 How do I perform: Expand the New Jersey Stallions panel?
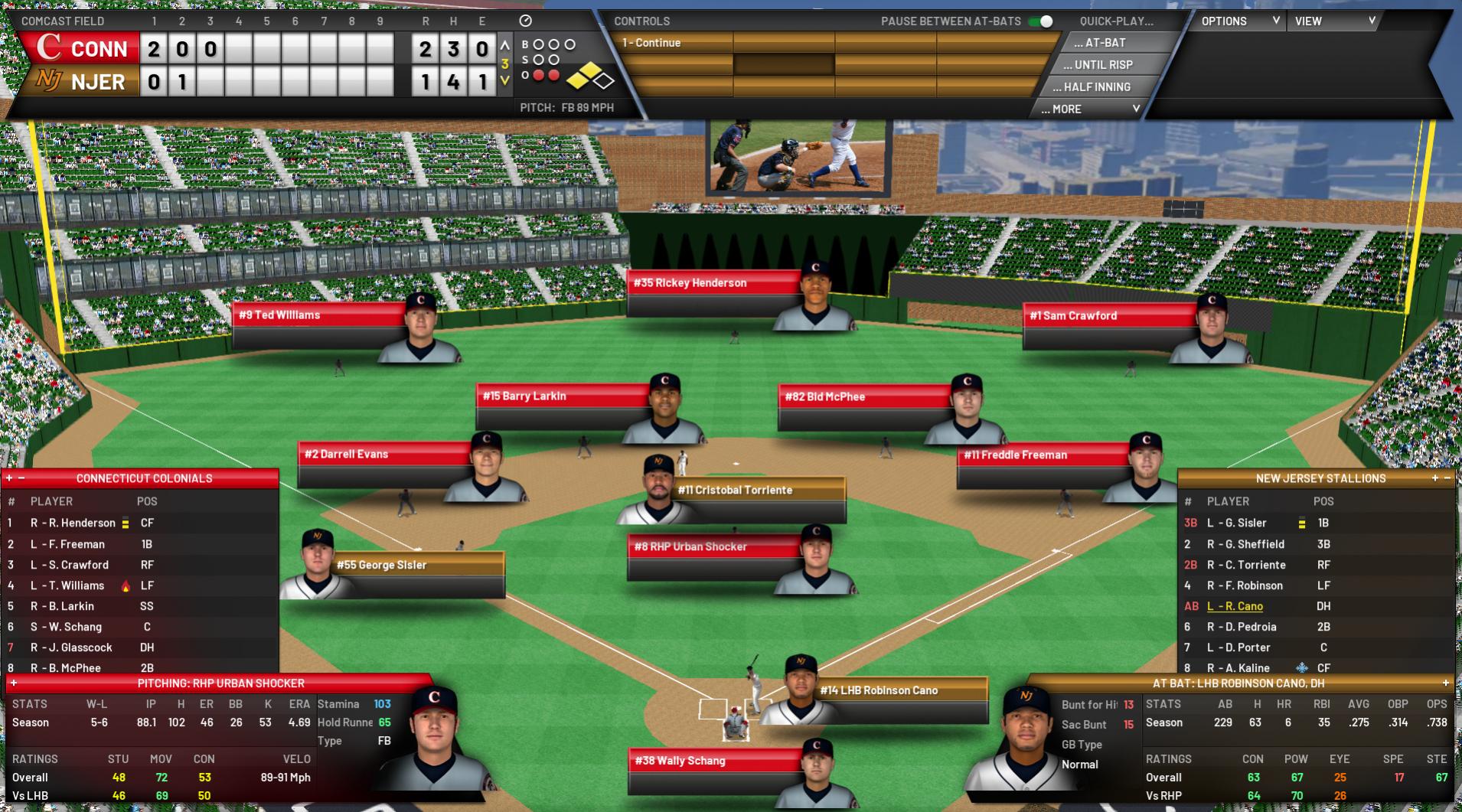[x=1434, y=478]
